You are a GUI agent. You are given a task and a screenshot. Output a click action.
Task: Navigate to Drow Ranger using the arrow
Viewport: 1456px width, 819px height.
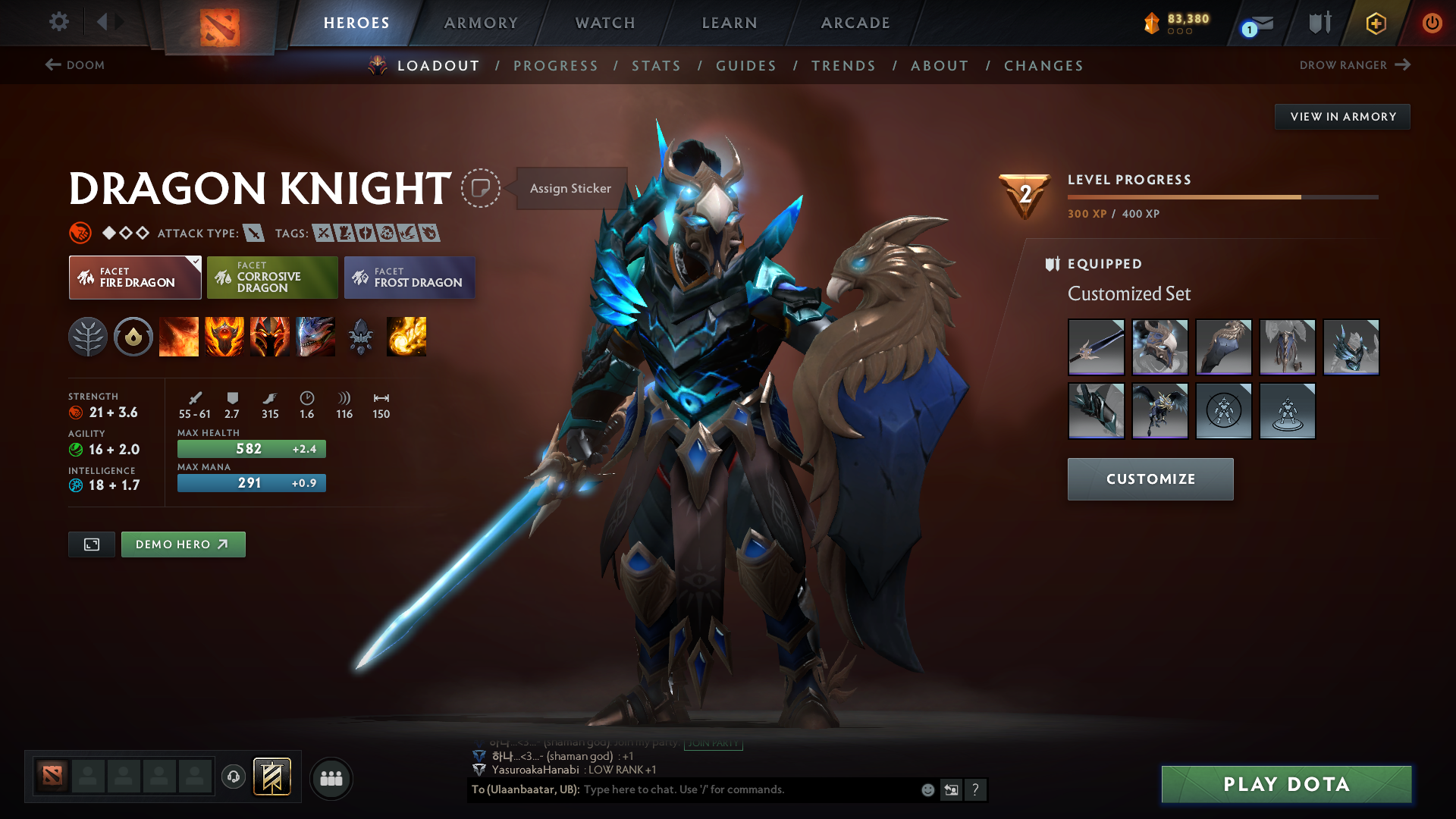1402,65
